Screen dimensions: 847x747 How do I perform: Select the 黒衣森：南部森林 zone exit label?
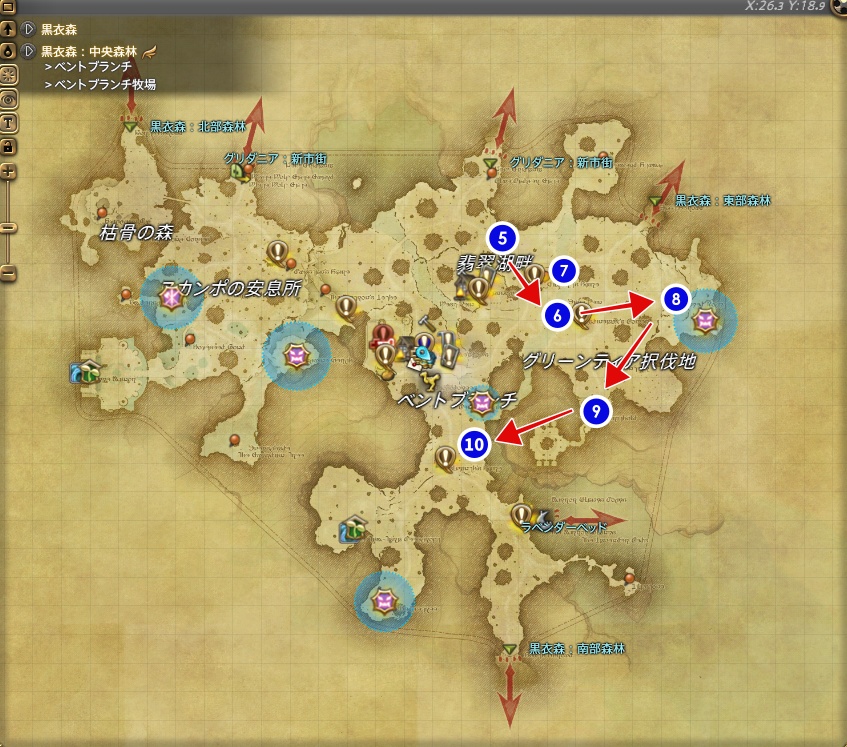pyautogui.click(x=576, y=648)
